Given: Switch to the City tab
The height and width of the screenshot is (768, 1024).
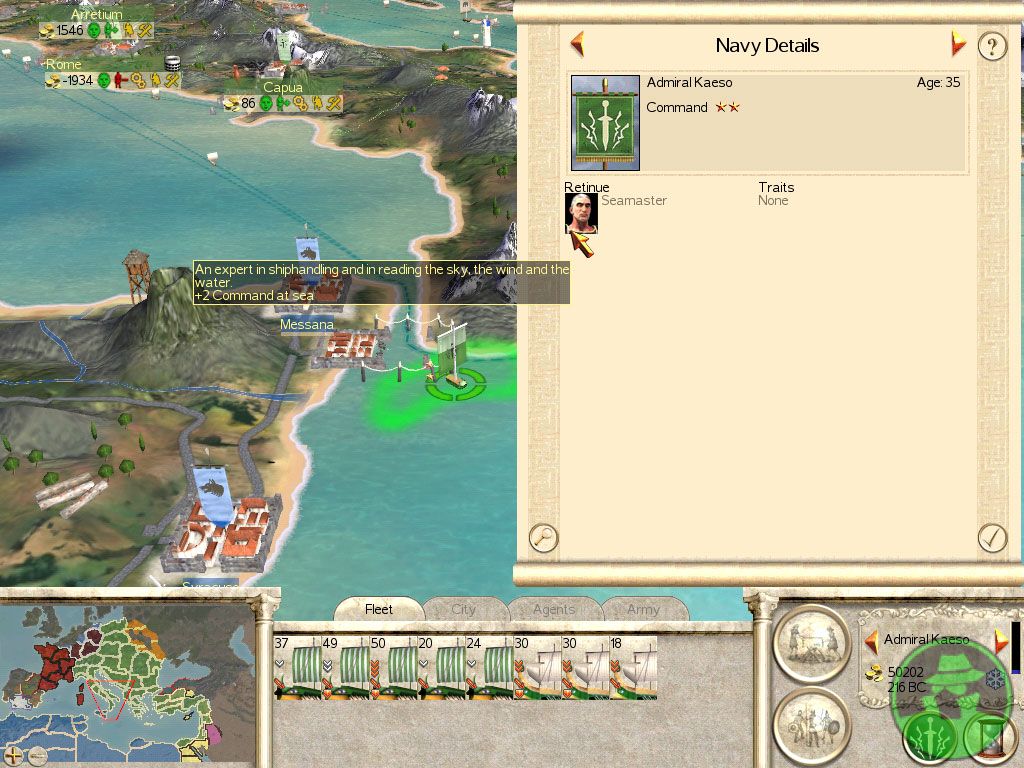Looking at the screenshot, I should tap(464, 609).
